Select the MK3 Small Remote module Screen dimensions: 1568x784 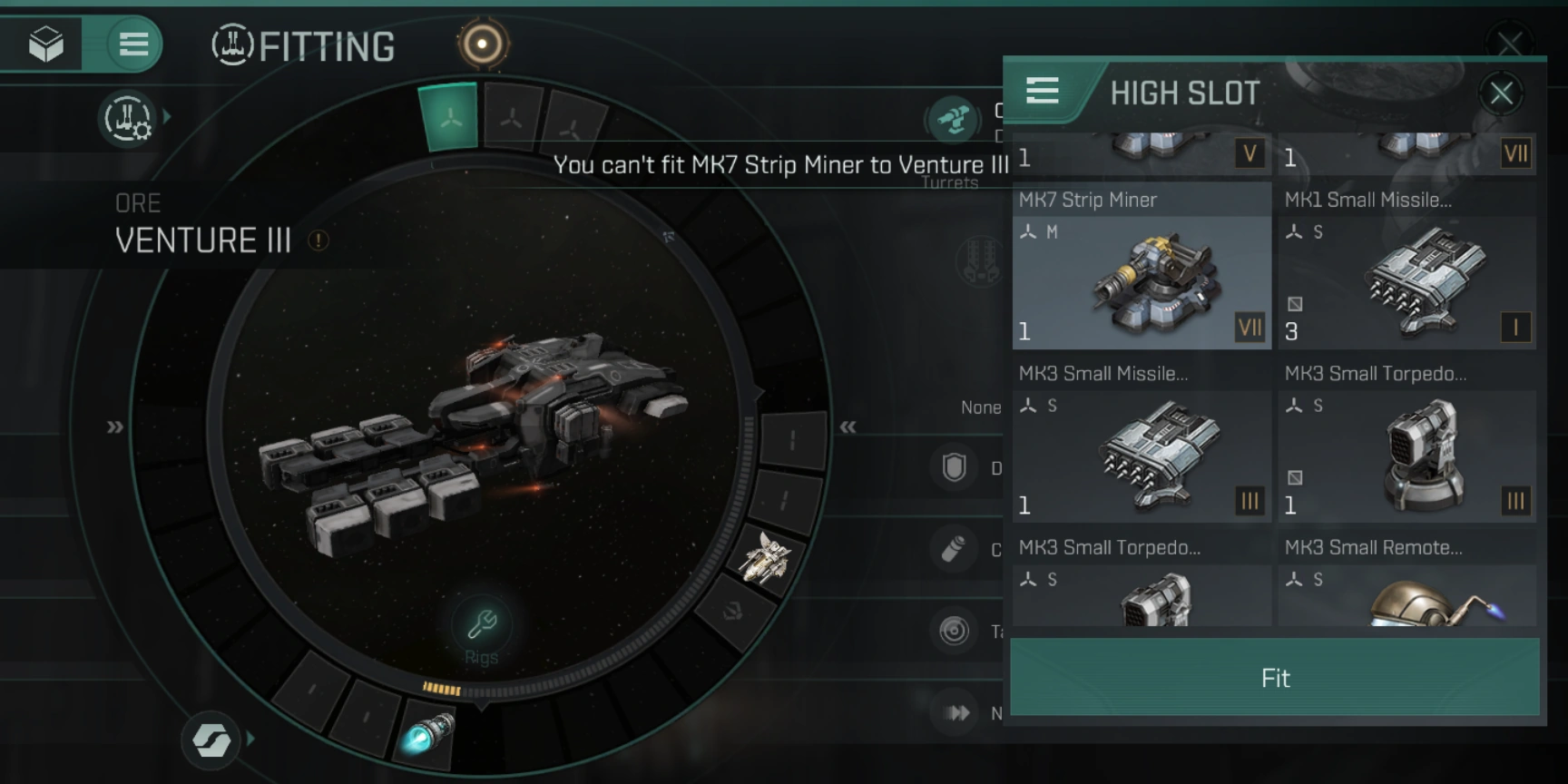click(1407, 594)
